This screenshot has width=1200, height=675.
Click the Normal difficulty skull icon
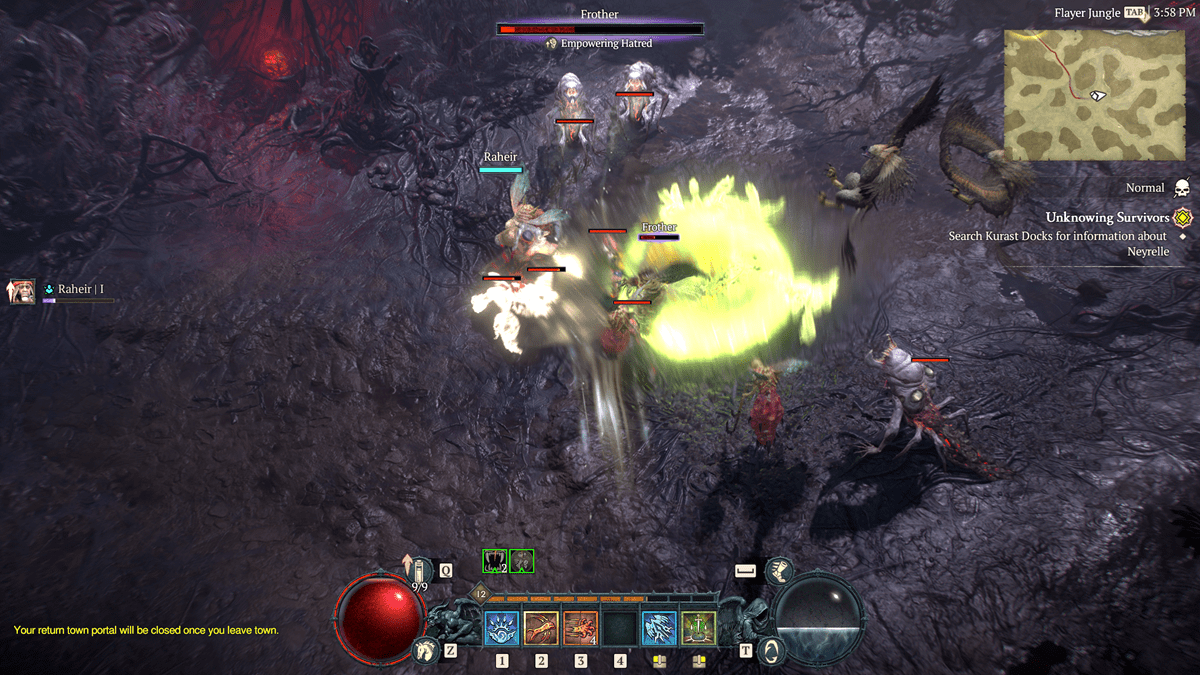tap(1181, 188)
